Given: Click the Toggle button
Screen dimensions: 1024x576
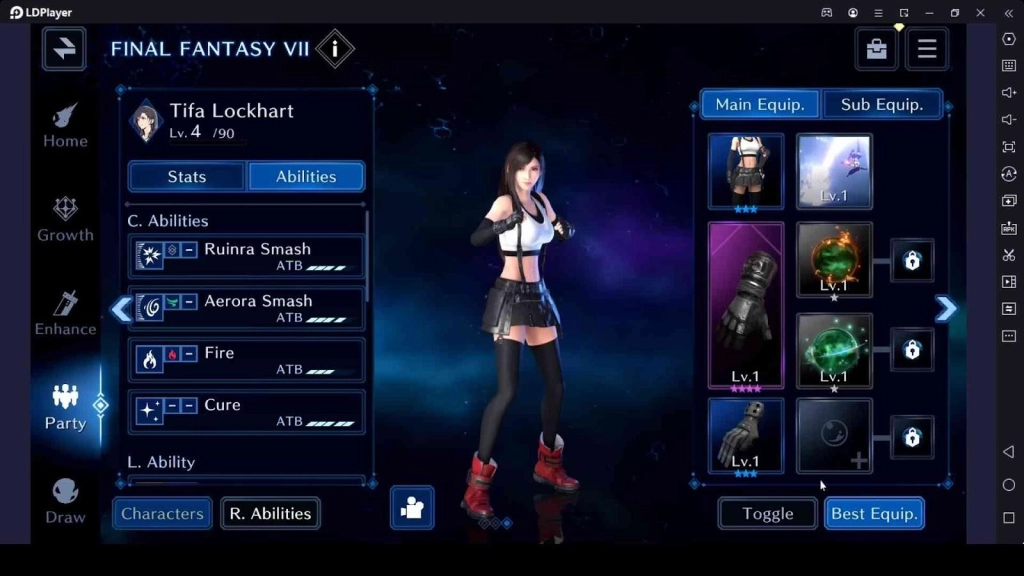Looking at the screenshot, I should point(767,513).
